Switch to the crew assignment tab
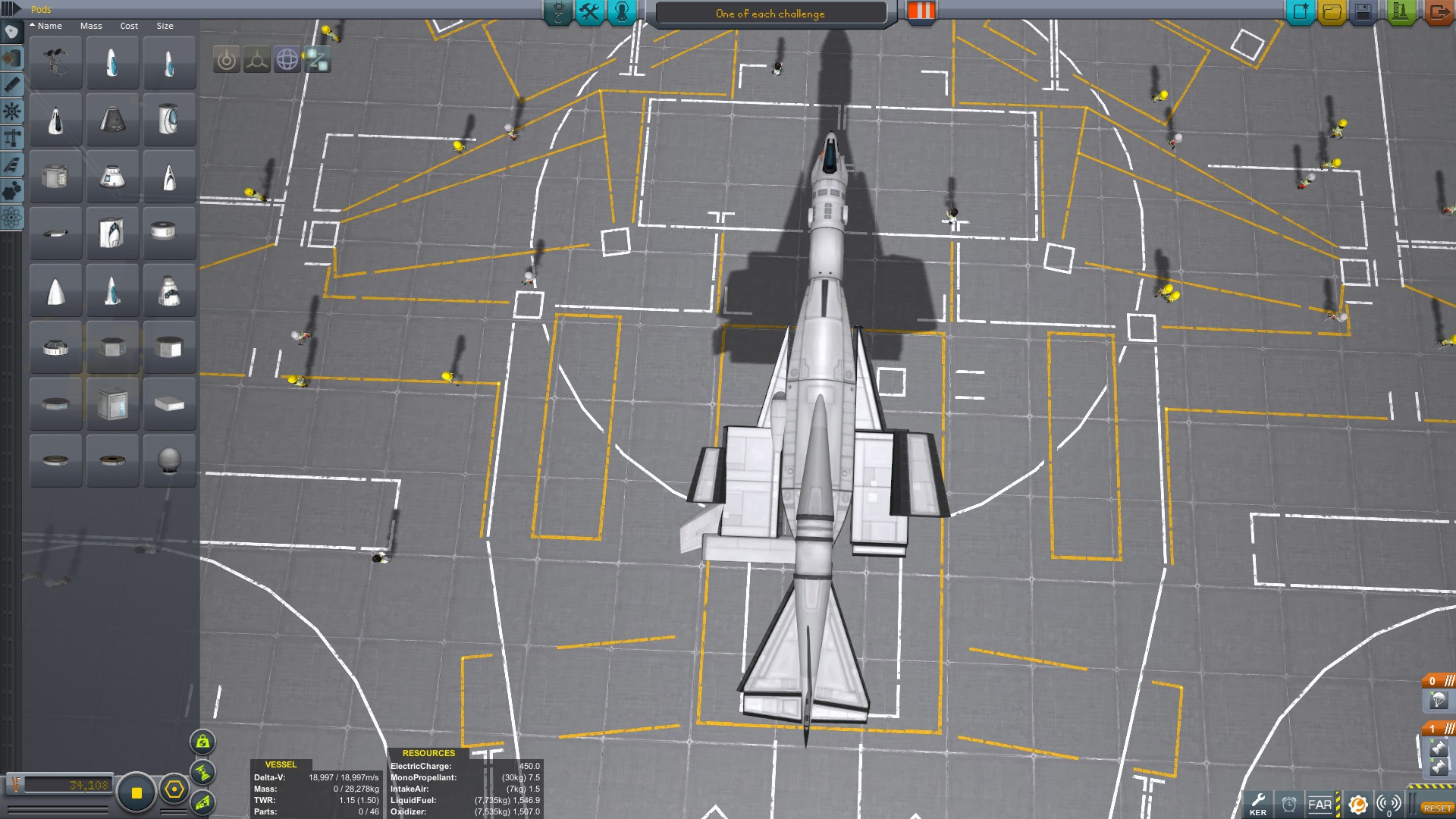The width and height of the screenshot is (1456, 819). pyautogui.click(x=622, y=12)
